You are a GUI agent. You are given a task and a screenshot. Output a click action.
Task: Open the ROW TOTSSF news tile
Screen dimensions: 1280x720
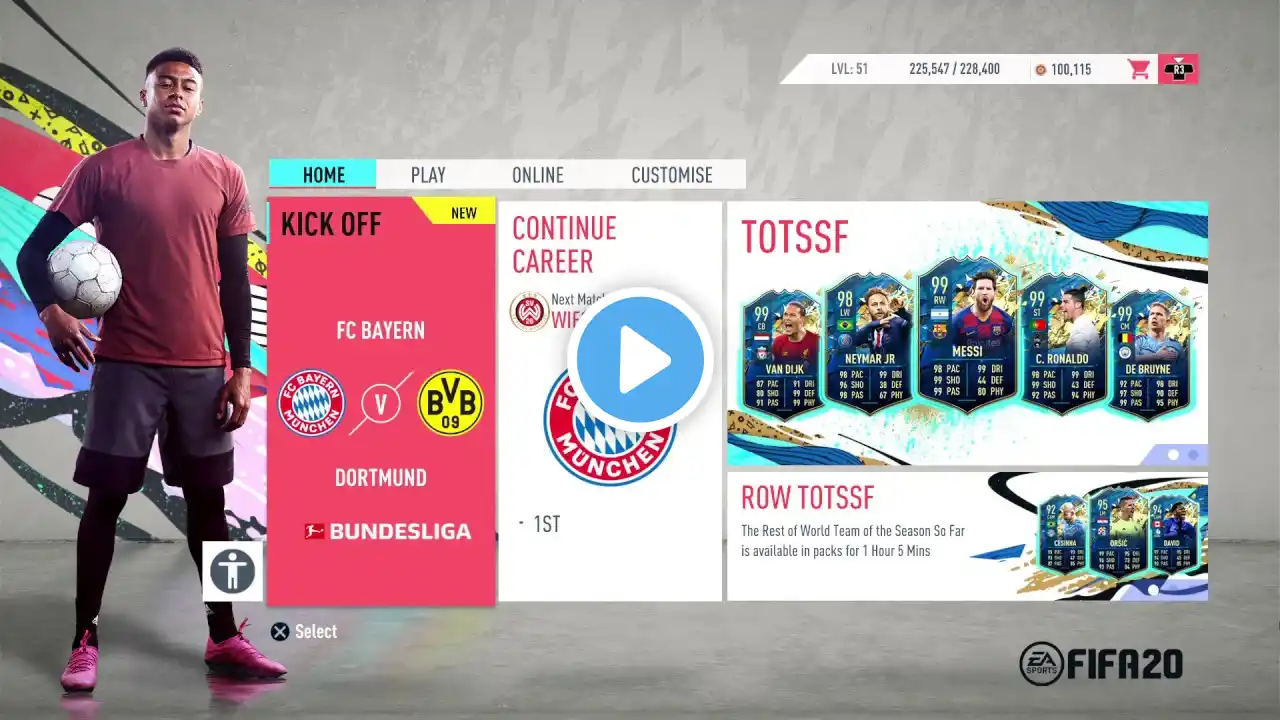tap(967, 536)
